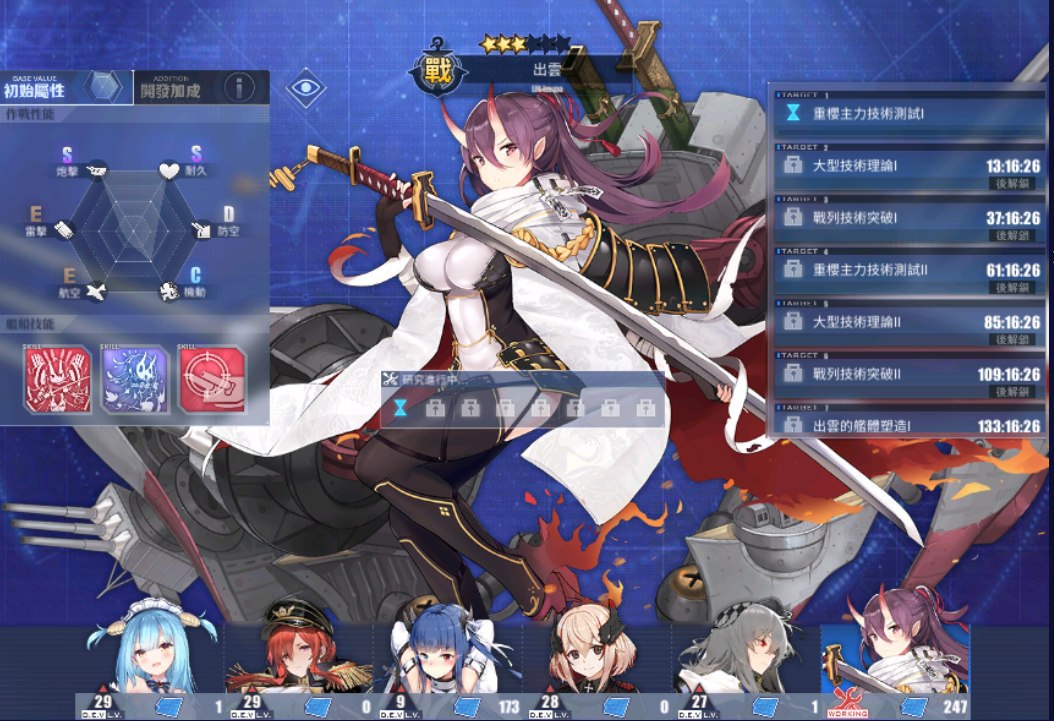Choose the red-haired officer cap ship portrait
Screen dimensions: 1054x721
(296, 660)
